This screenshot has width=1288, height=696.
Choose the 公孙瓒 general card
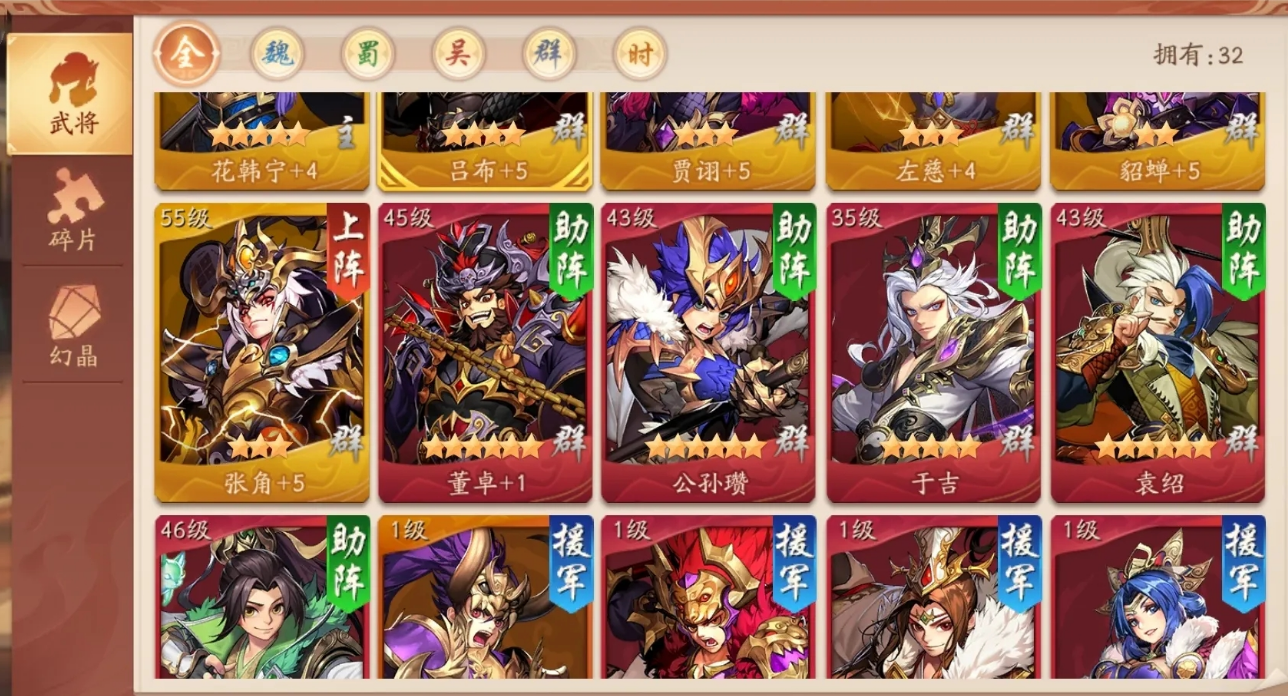[x=708, y=352]
